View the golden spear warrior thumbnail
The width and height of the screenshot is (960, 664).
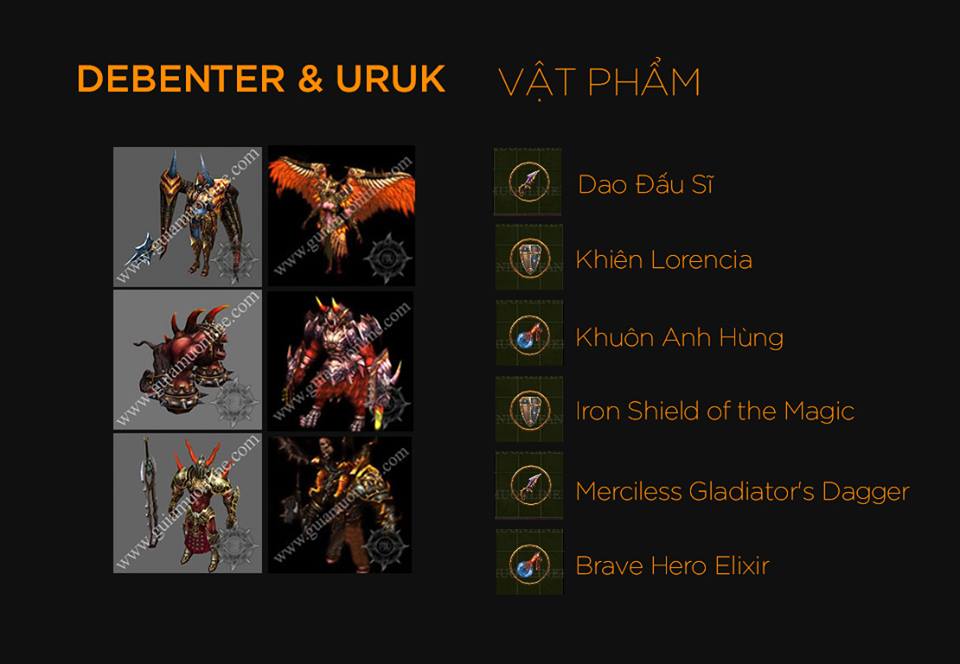pos(188,503)
